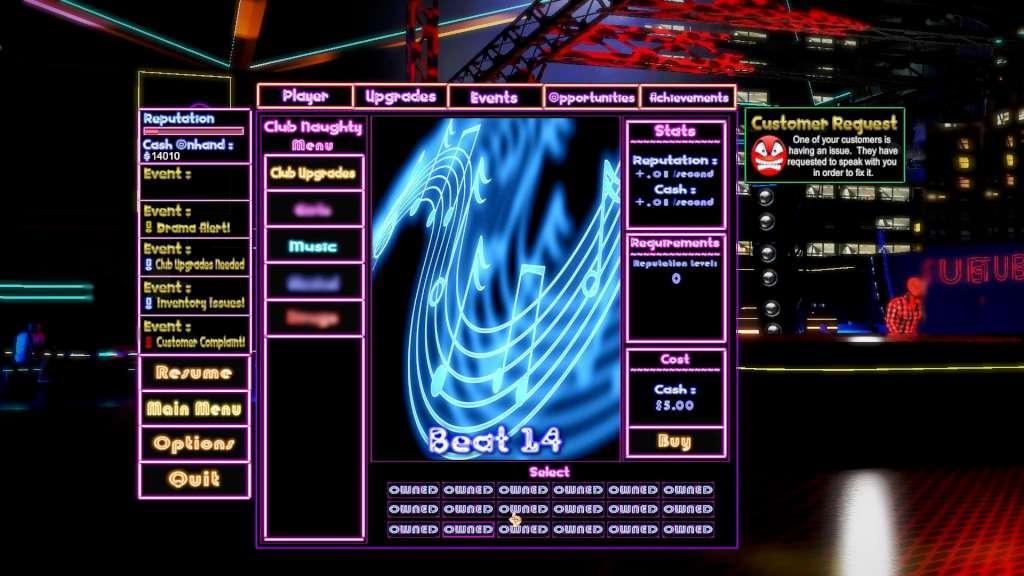The height and width of the screenshot is (576, 1024).
Task: Open the Club Upgrades Needed event
Action: tap(194, 258)
